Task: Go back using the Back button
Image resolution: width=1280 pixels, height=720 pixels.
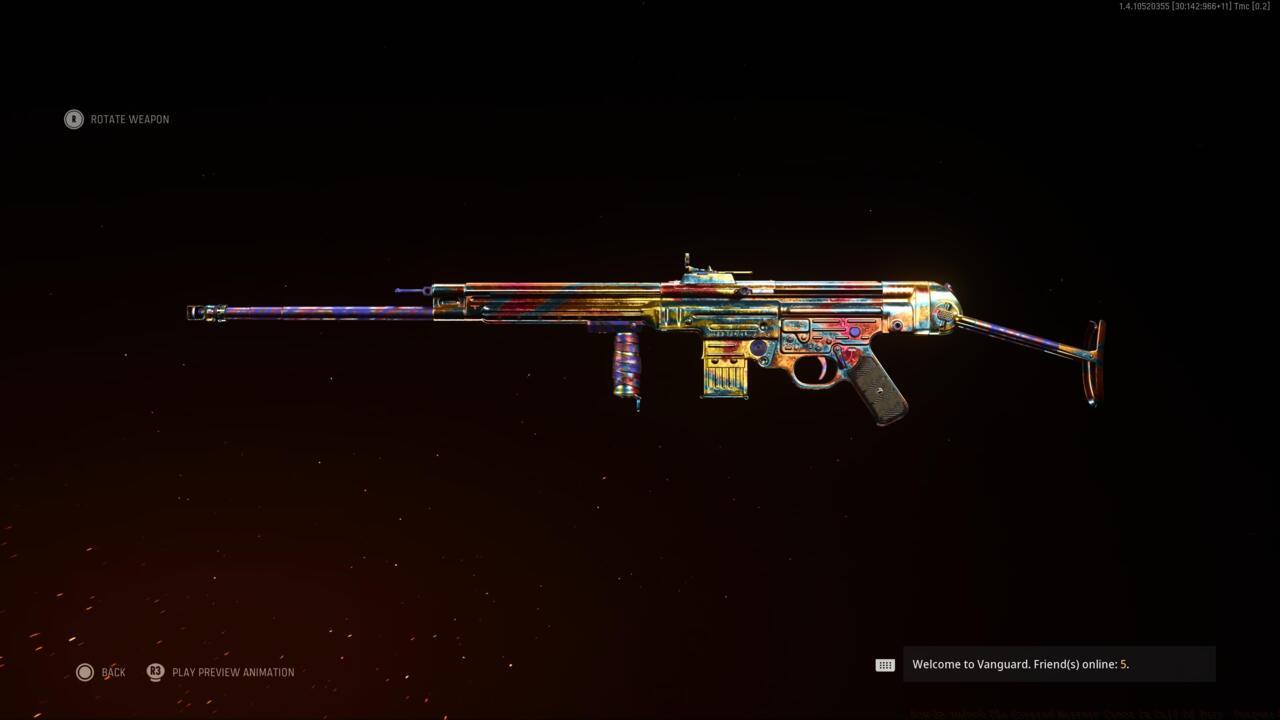Action: [102, 672]
